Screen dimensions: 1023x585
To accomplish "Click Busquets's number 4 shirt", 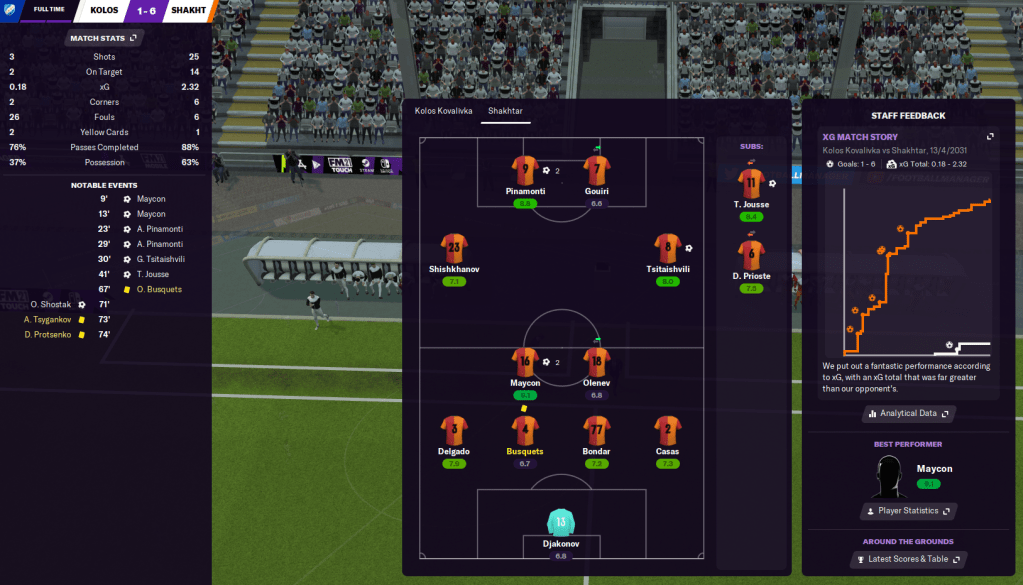I will (x=524, y=431).
